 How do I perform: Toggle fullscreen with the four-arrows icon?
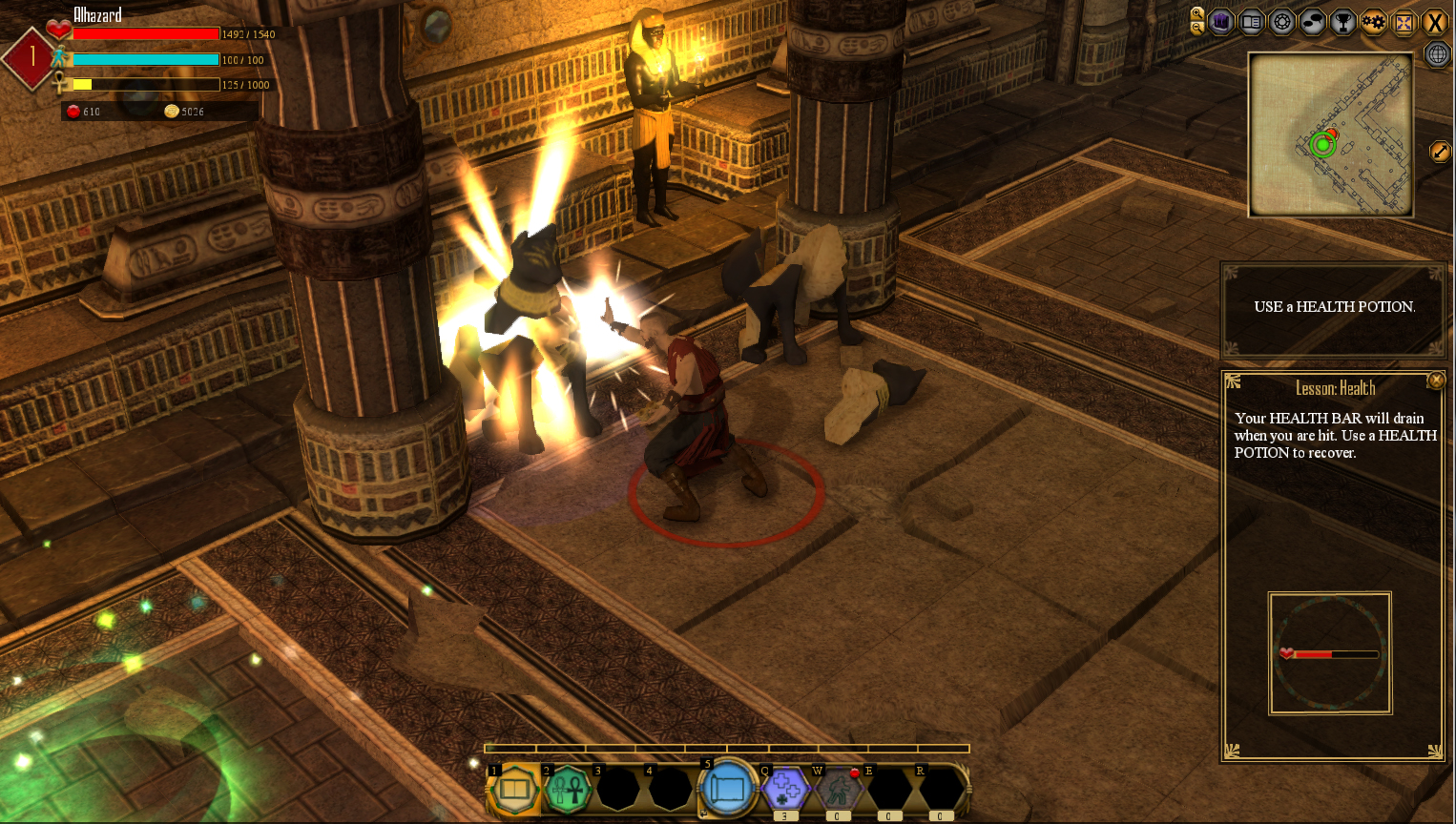click(1404, 22)
